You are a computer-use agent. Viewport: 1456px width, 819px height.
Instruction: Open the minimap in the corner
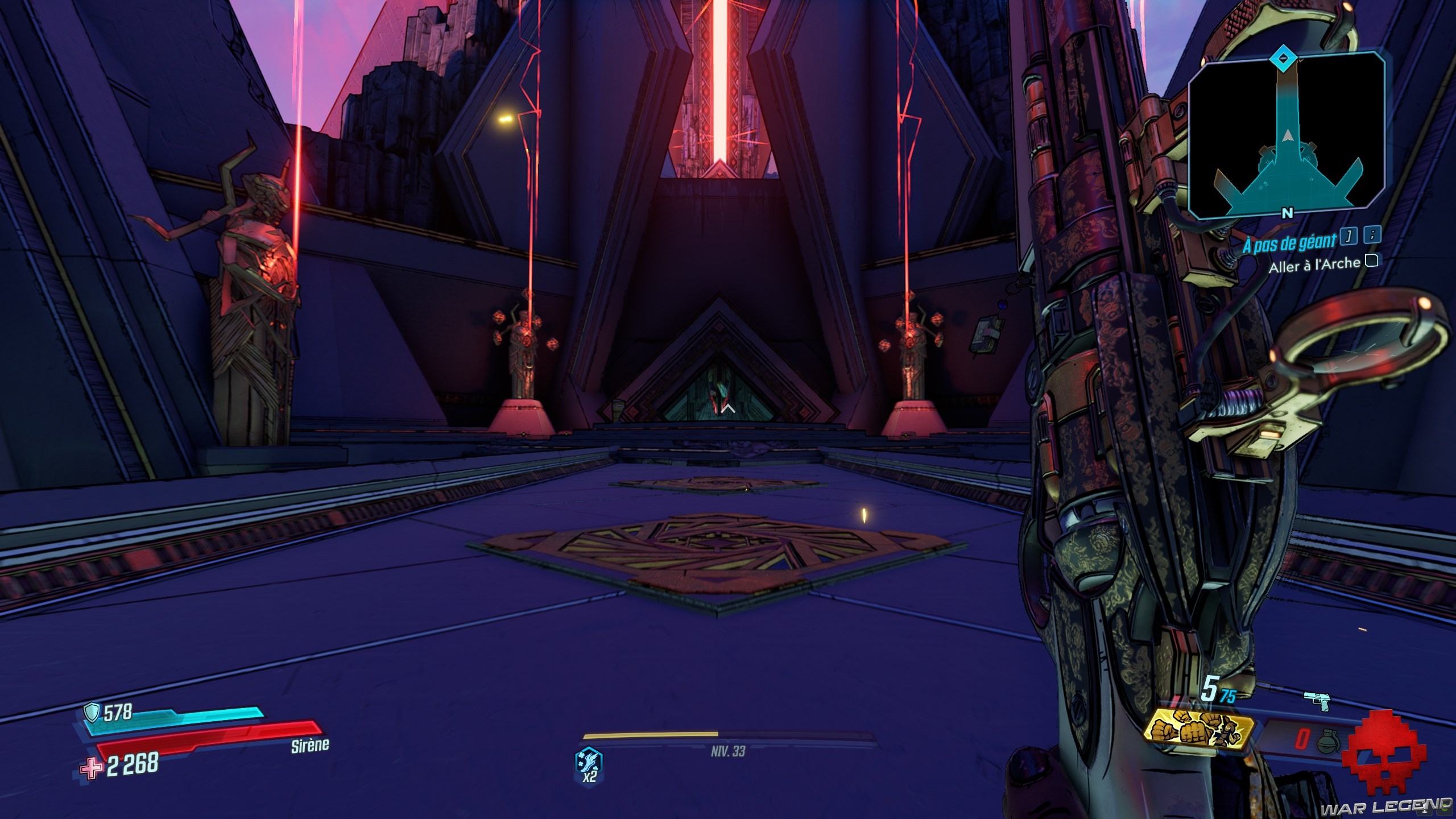pyautogui.click(x=1286, y=135)
